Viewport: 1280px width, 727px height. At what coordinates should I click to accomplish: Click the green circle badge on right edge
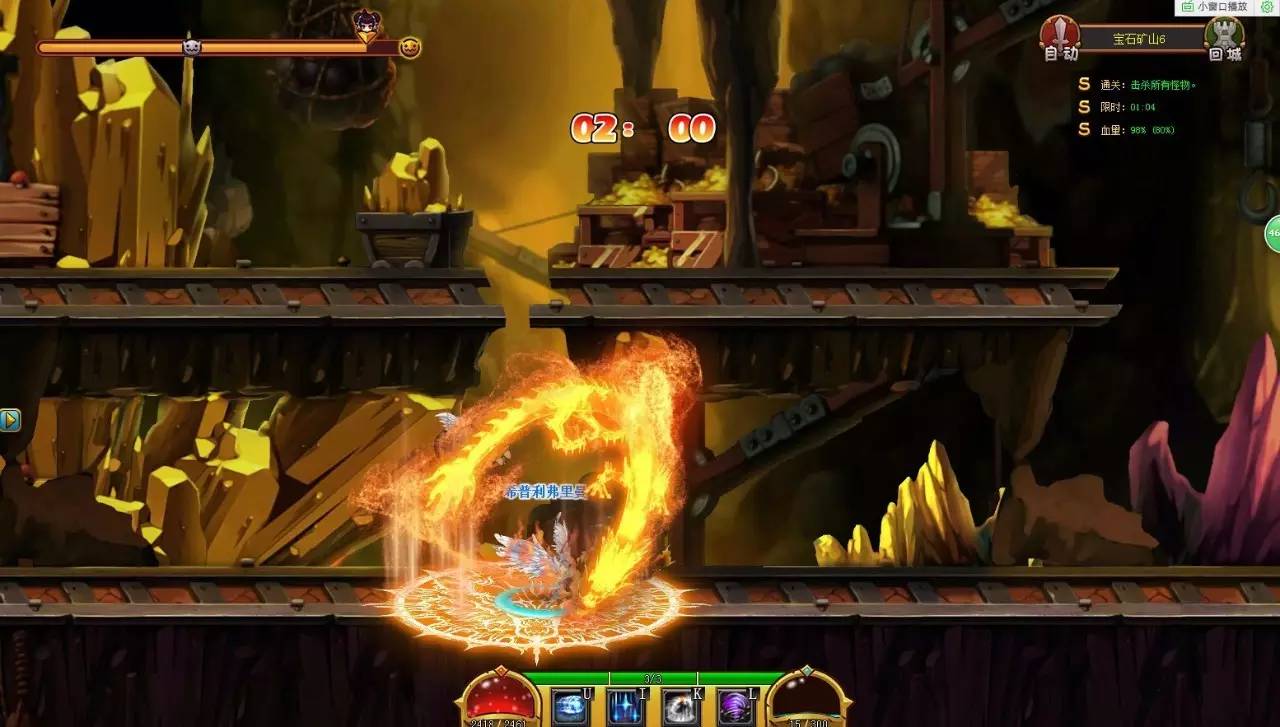[1272, 233]
